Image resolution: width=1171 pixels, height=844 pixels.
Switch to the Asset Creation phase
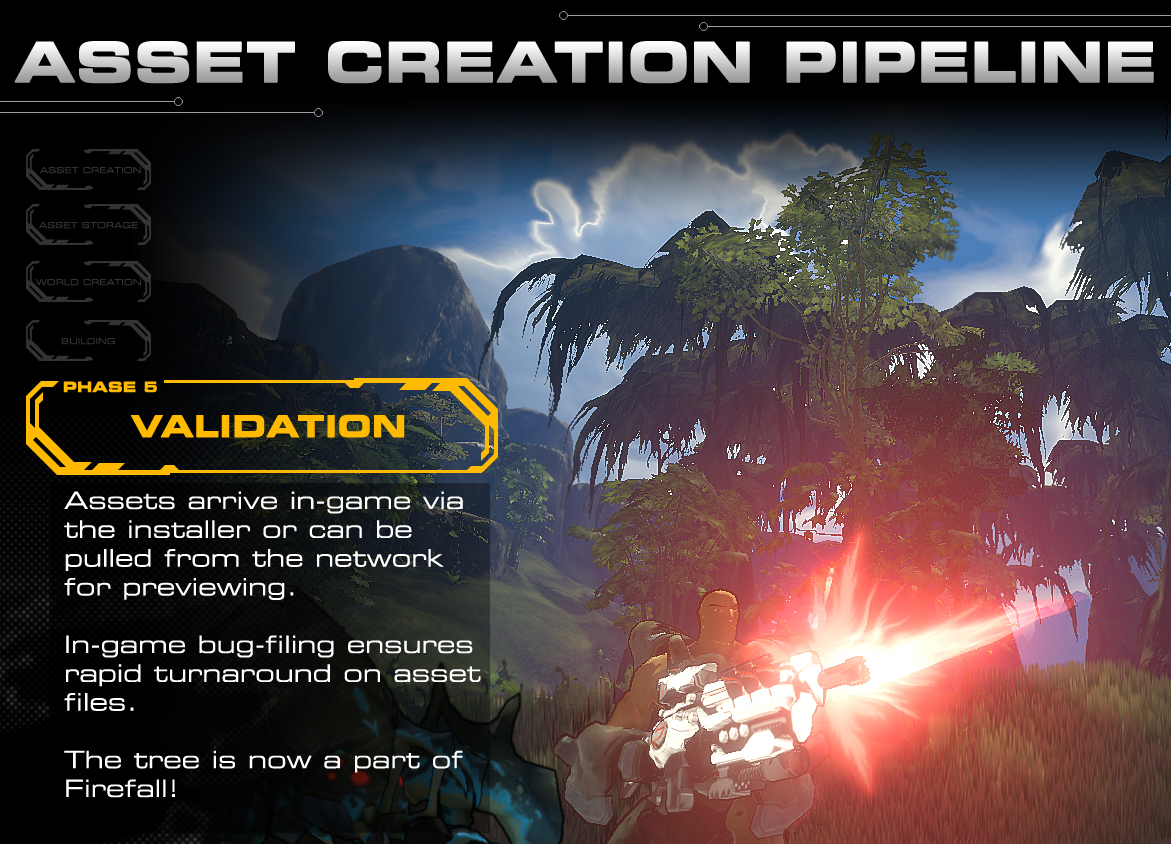[89, 170]
